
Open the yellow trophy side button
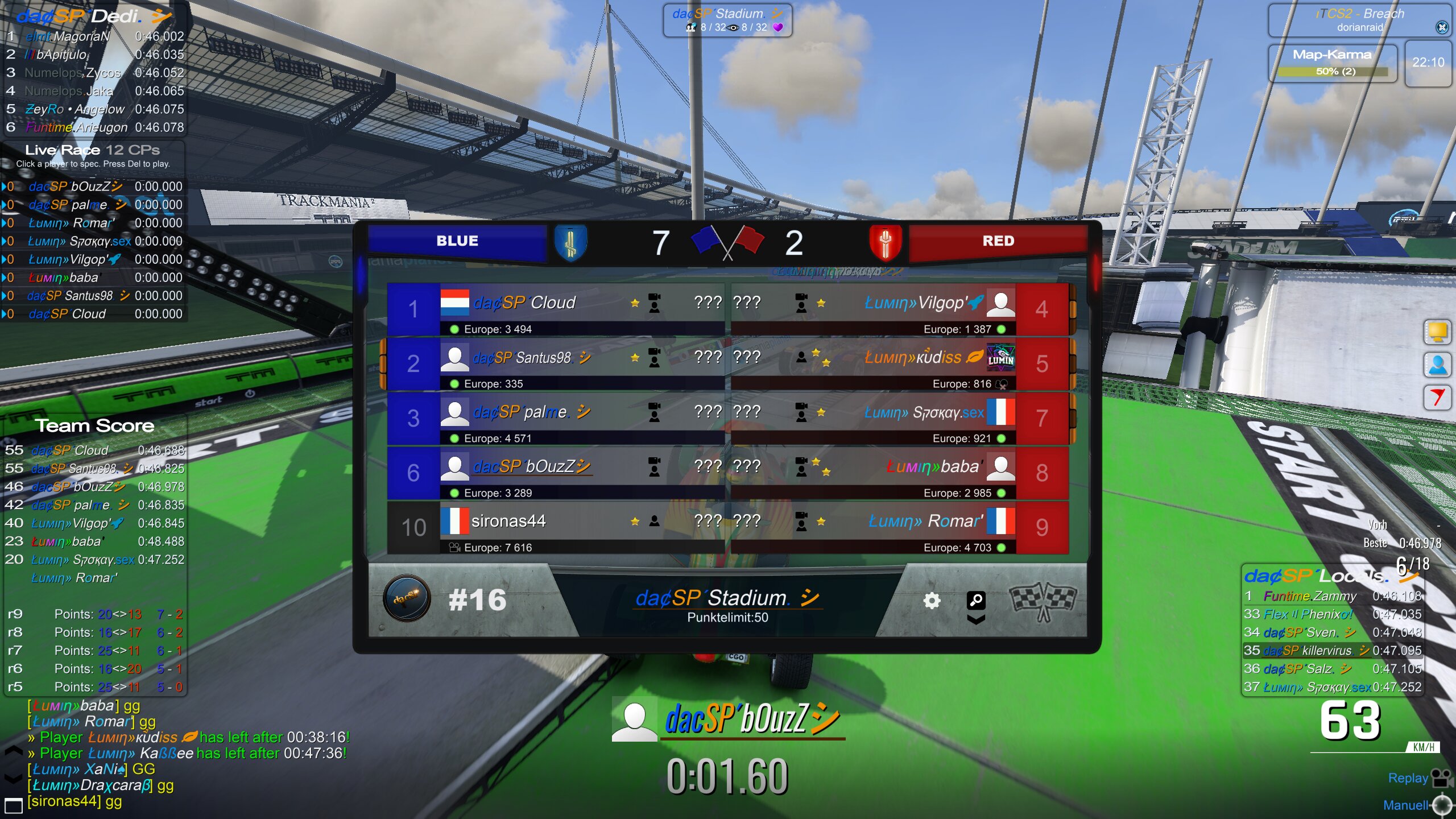click(x=1437, y=332)
